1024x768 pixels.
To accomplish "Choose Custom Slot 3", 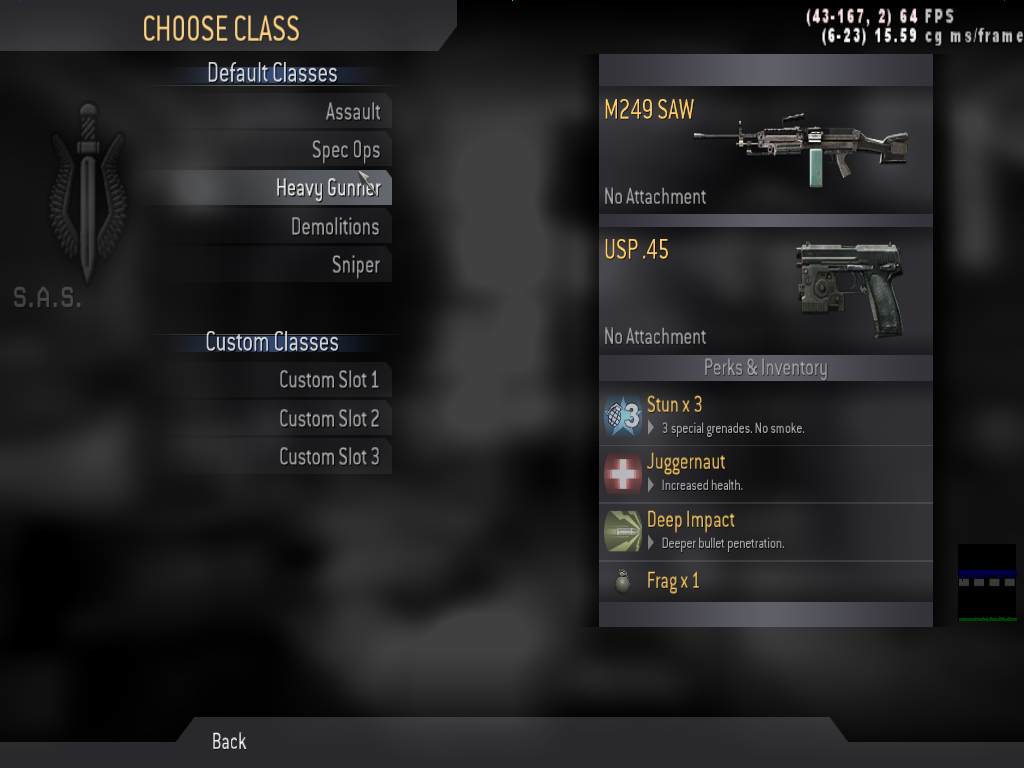I will point(328,457).
